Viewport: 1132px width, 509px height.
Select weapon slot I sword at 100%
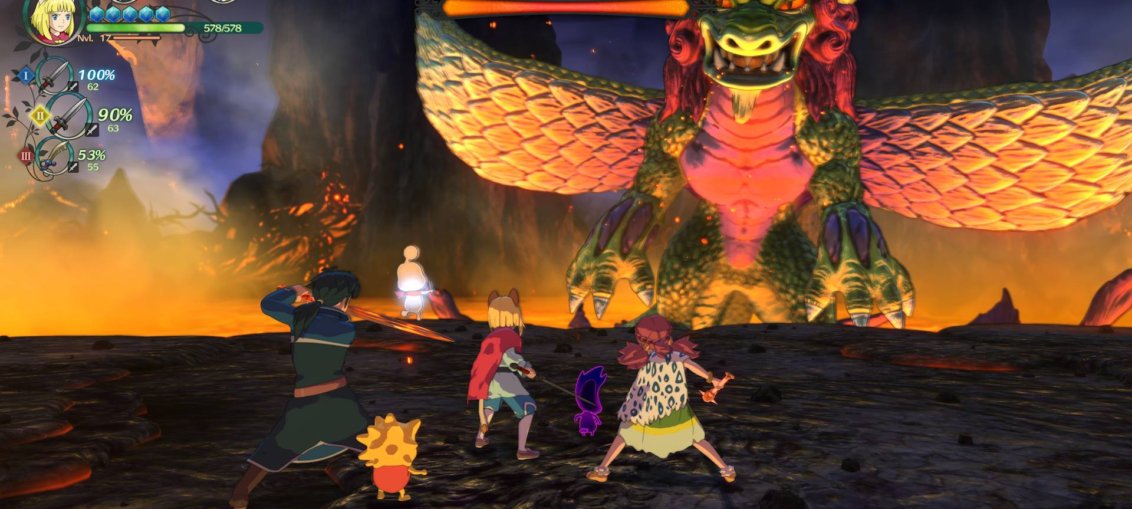(x=54, y=76)
